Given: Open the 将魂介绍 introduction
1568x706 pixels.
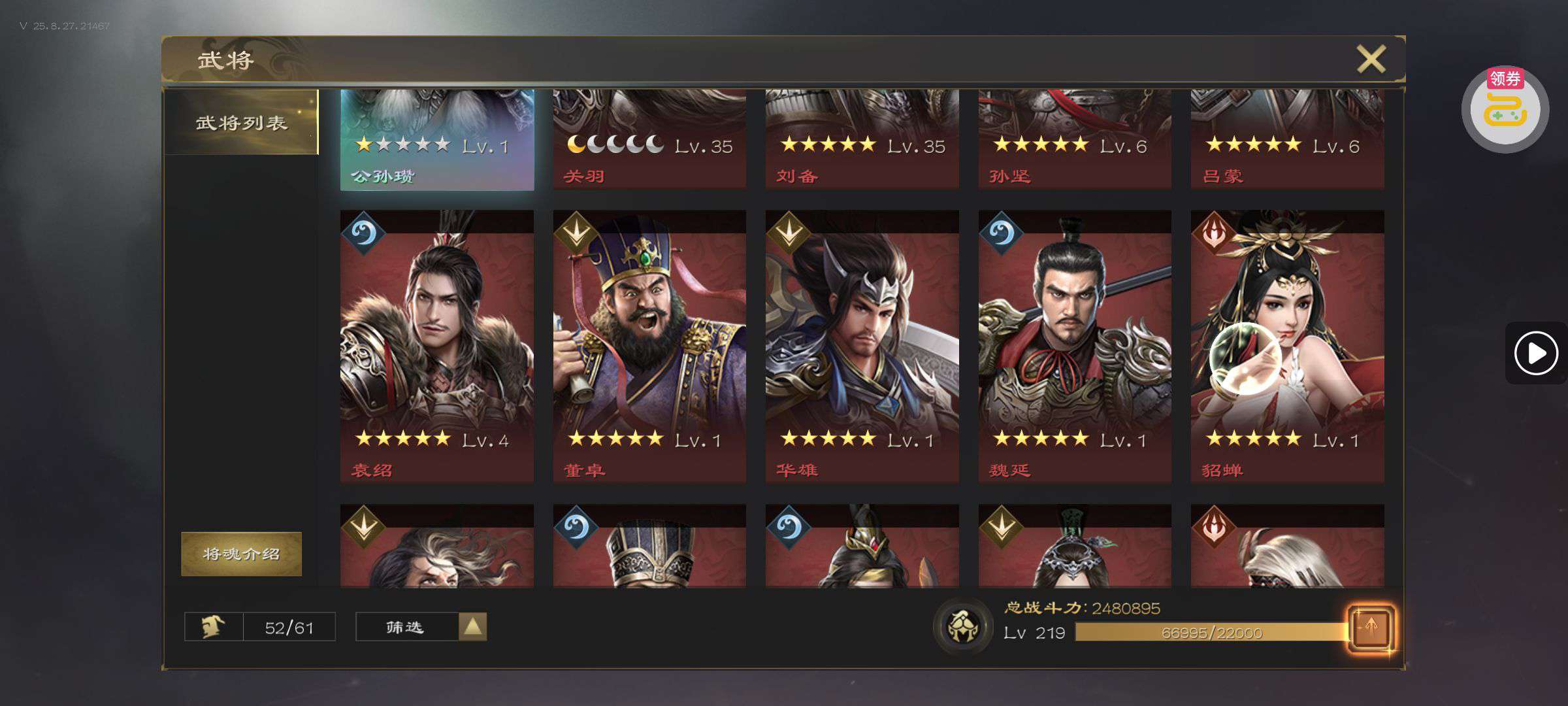Looking at the screenshot, I should (x=241, y=554).
